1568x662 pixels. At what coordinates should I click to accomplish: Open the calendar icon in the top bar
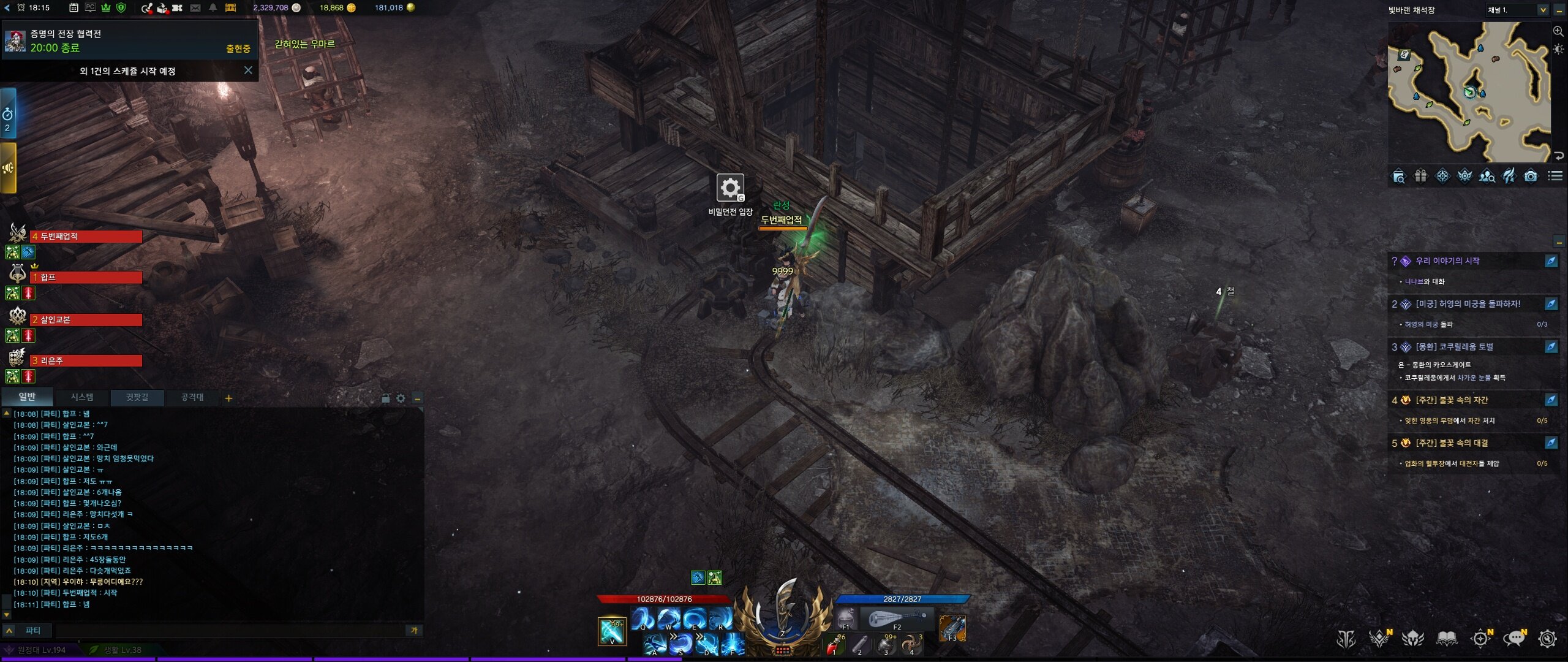click(73, 8)
